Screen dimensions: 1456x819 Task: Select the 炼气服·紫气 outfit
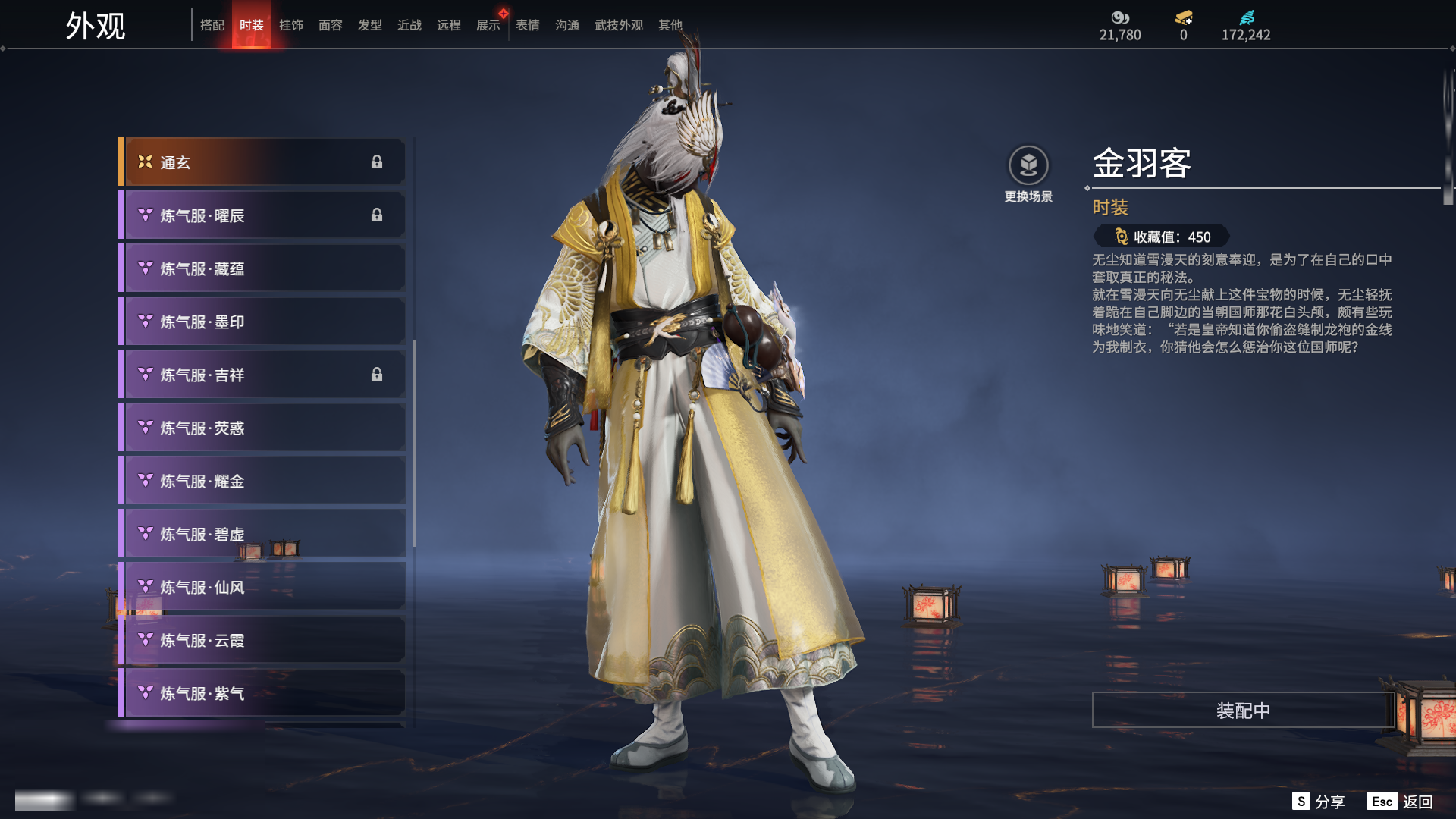(x=262, y=693)
